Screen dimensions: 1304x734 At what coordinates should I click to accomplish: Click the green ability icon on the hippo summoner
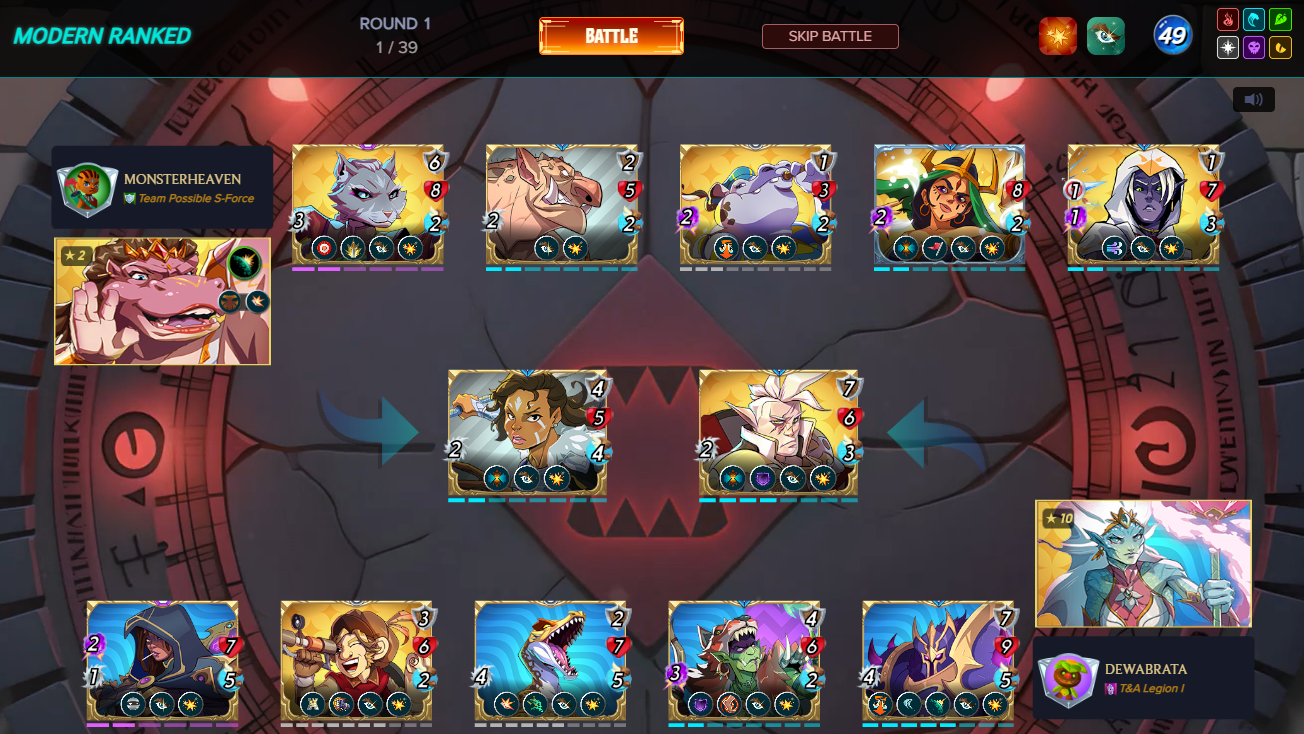pyautogui.click(x=243, y=264)
